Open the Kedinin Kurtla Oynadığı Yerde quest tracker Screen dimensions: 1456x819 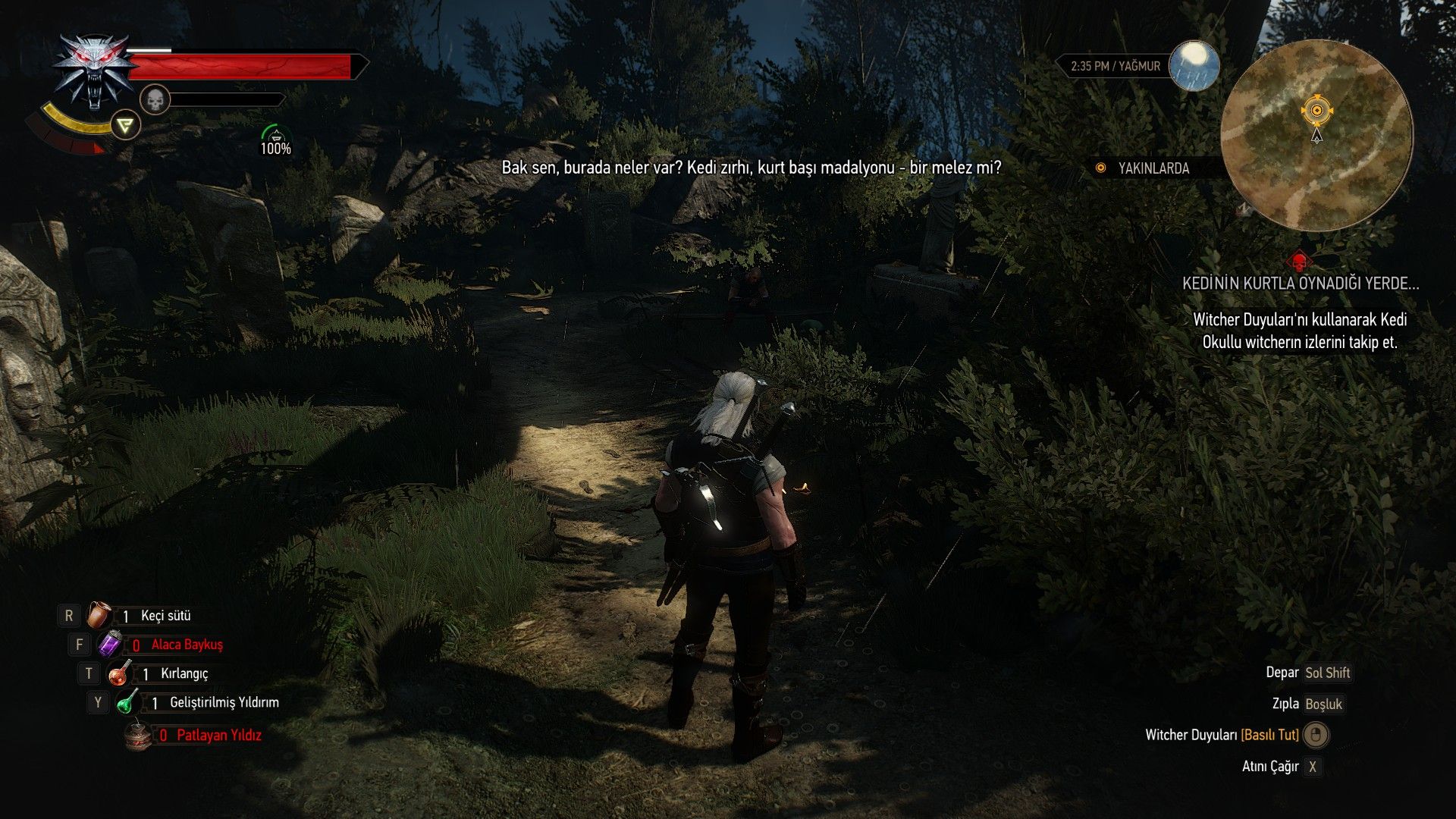1301,284
